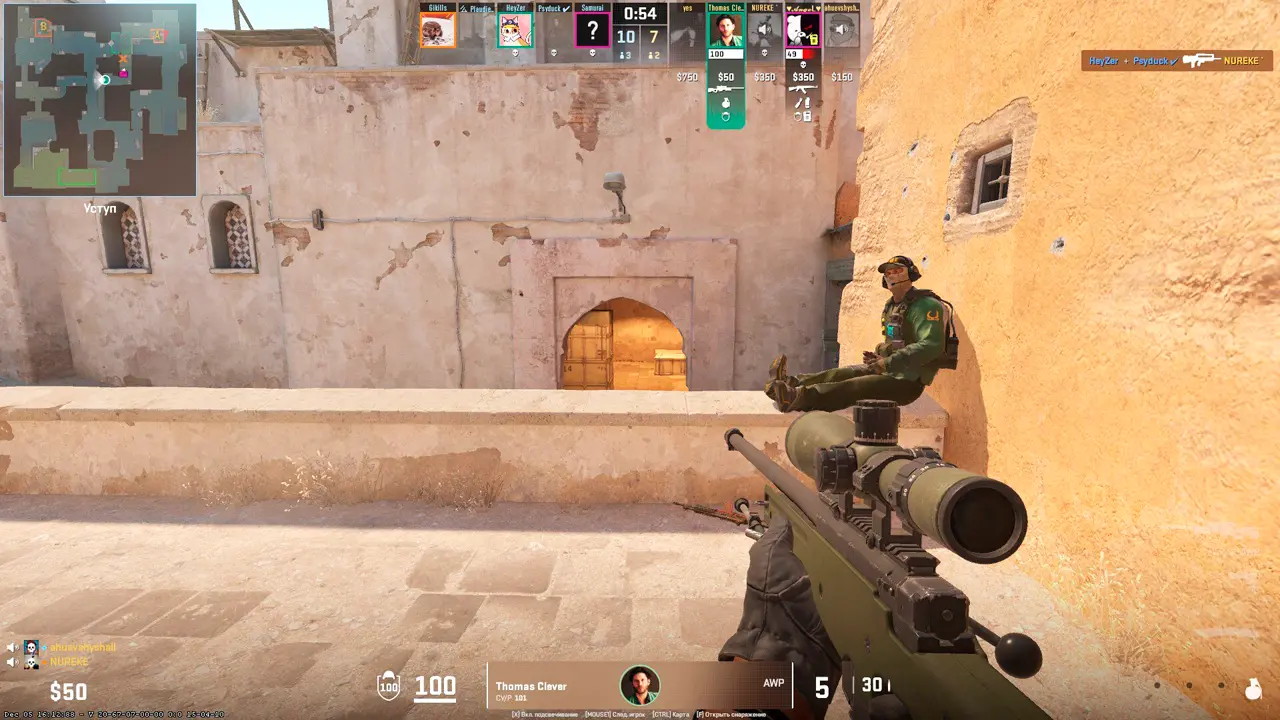Select Thomas Clever's portrait in the bottom panel
1280x720 pixels.
click(639, 685)
